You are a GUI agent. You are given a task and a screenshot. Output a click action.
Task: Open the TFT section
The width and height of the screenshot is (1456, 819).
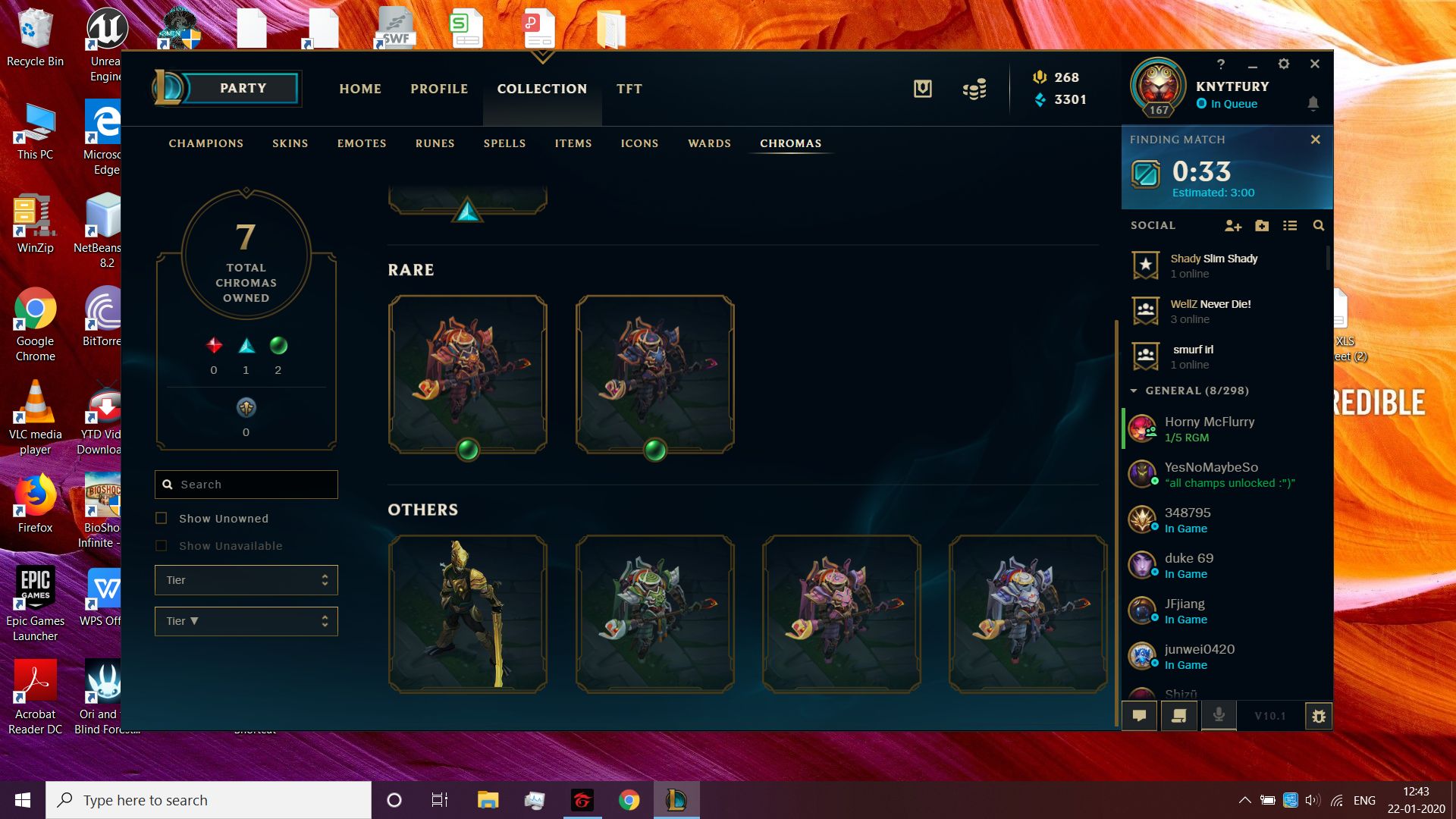click(630, 89)
